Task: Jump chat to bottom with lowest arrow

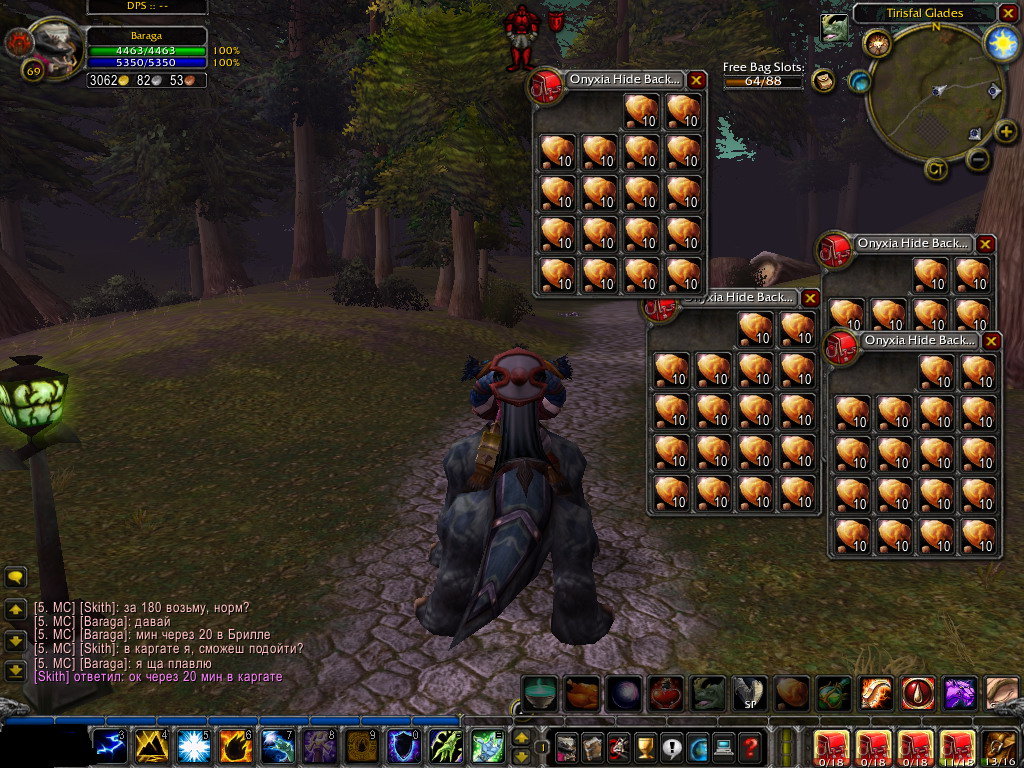Action: click(x=15, y=671)
